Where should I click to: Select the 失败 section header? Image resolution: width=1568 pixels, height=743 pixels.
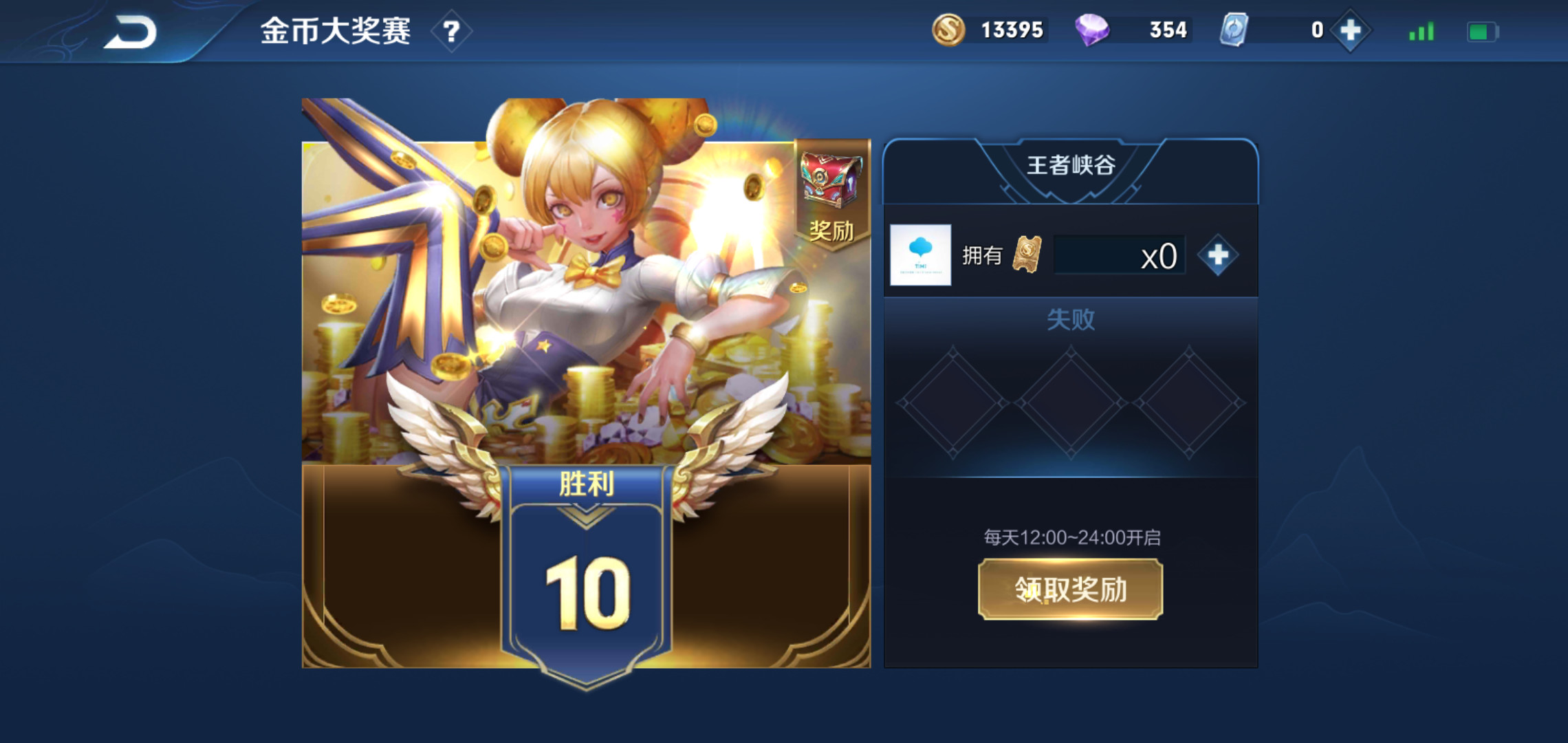(1070, 319)
